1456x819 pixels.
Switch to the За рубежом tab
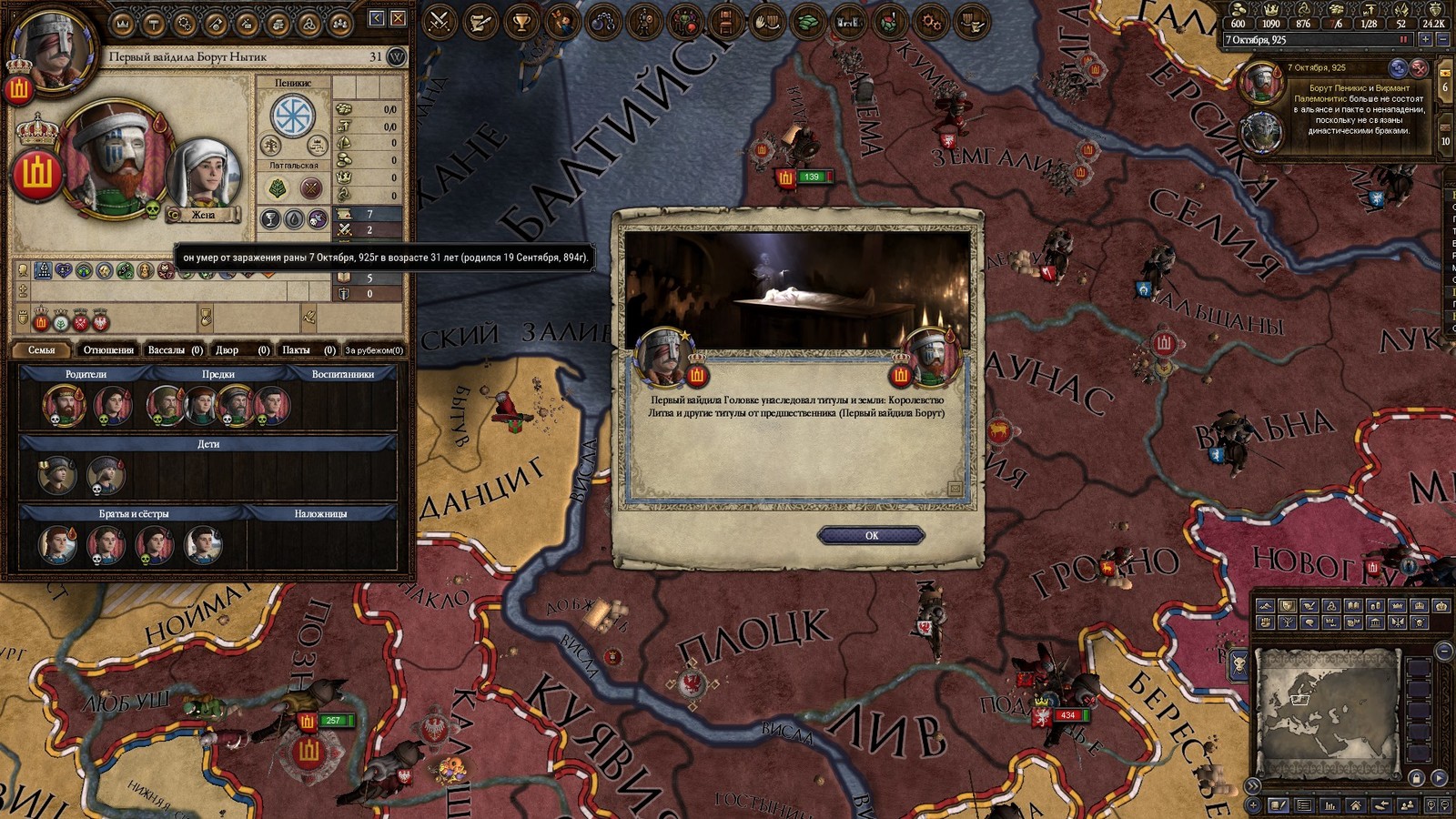[x=373, y=349]
